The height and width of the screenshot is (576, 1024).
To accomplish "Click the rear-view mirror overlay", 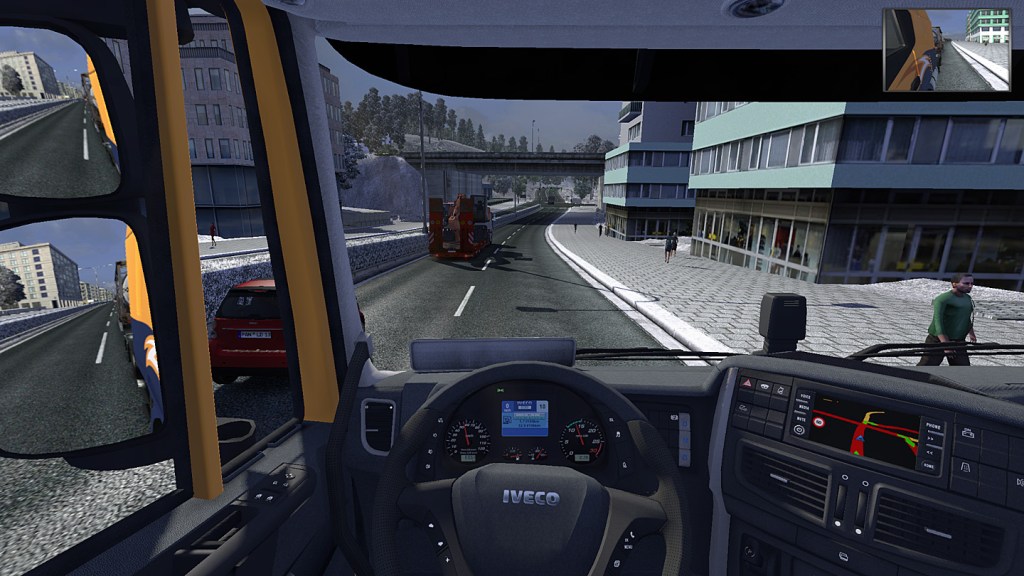I will coord(946,50).
